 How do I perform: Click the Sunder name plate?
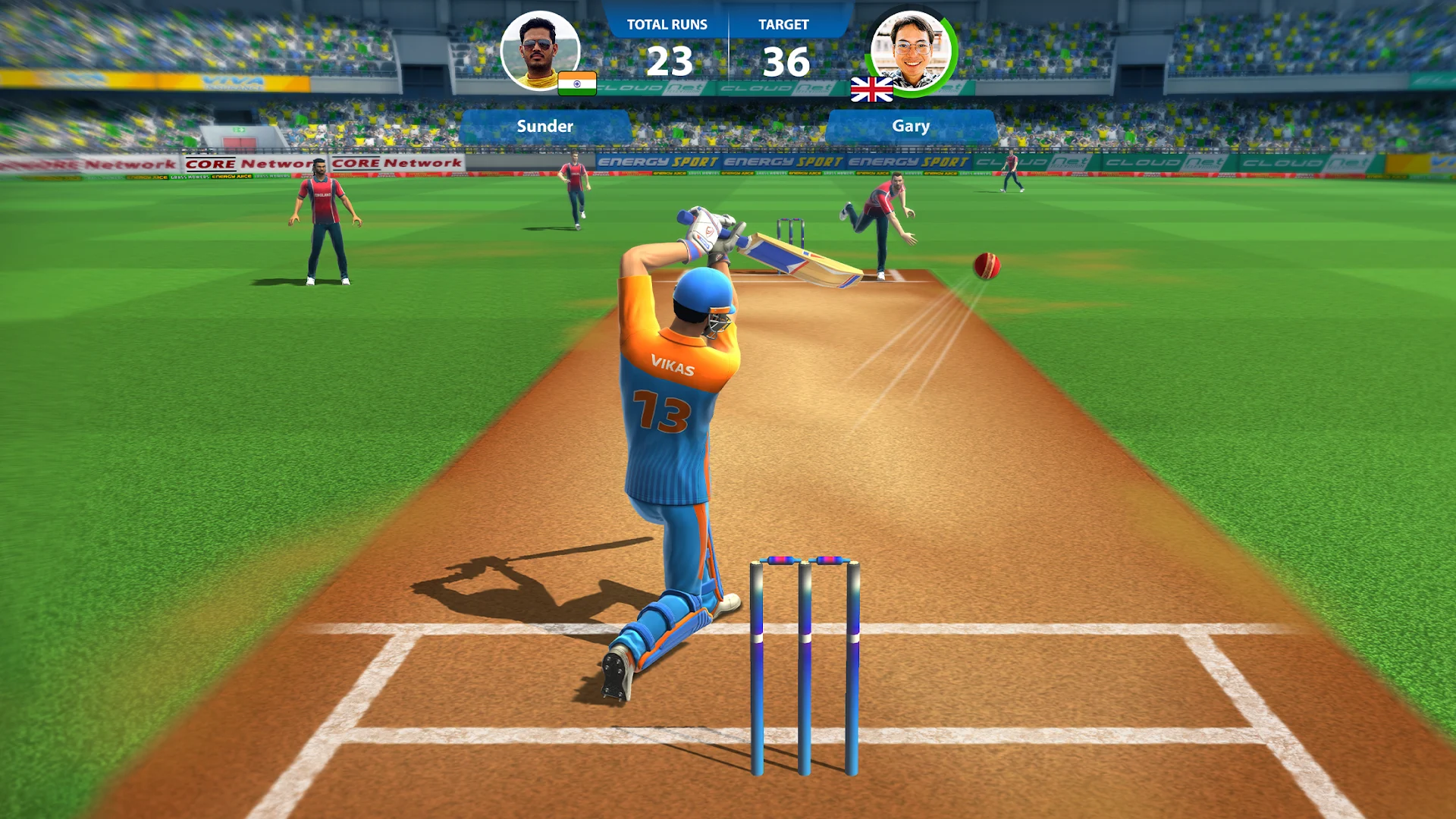544,126
